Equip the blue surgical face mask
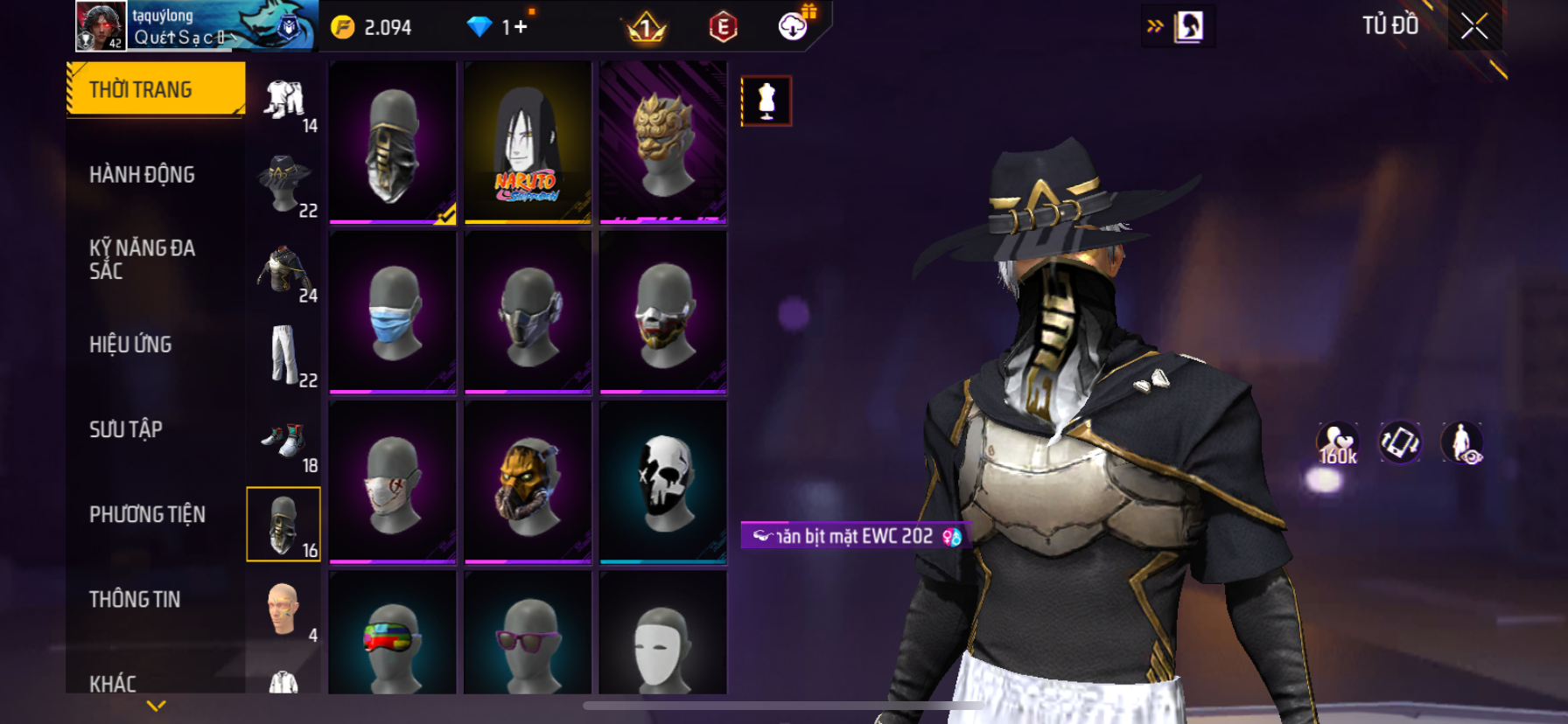 (393, 312)
